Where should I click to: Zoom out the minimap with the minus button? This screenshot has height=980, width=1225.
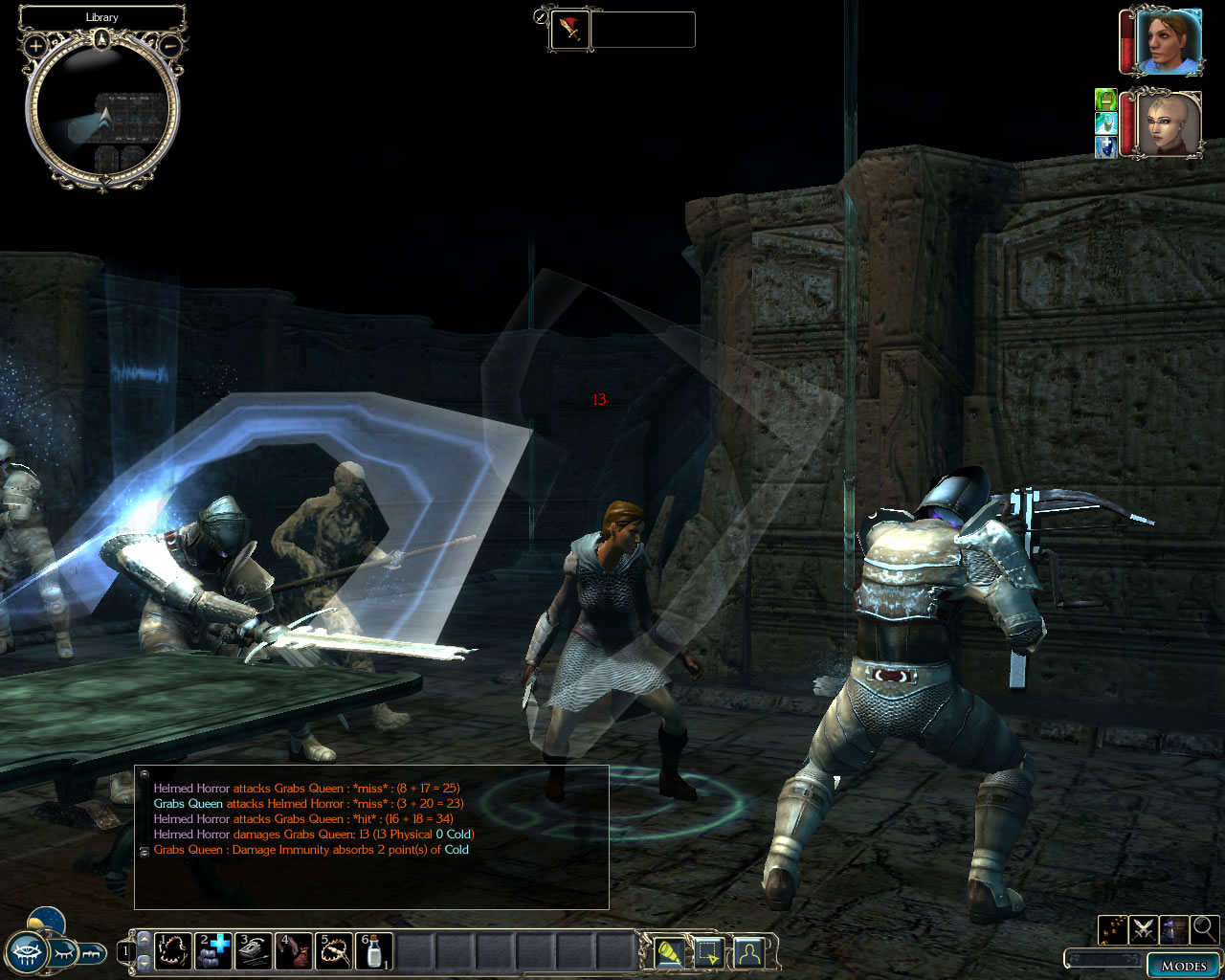coord(170,45)
